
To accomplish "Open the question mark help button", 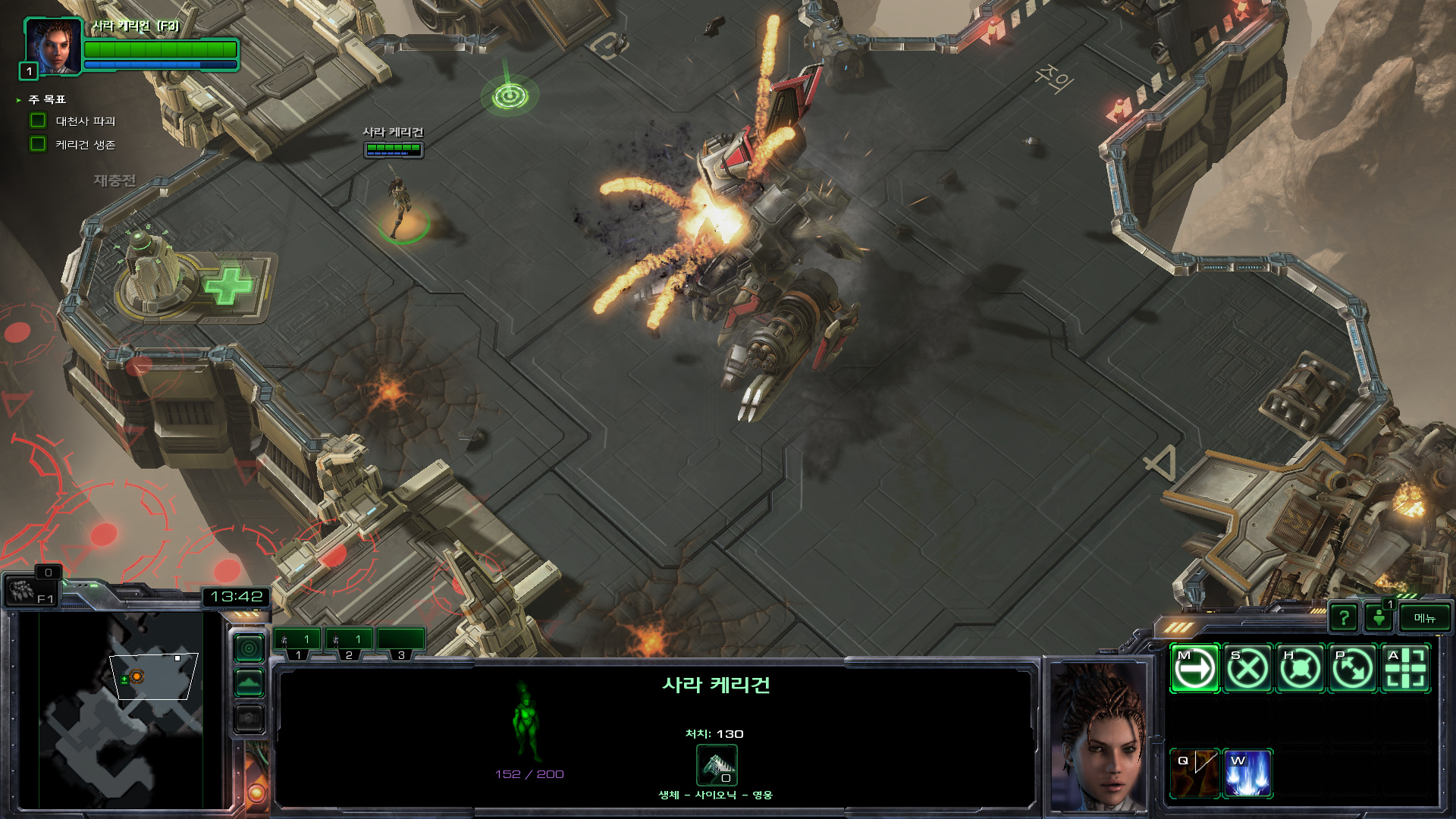I will click(x=1344, y=618).
